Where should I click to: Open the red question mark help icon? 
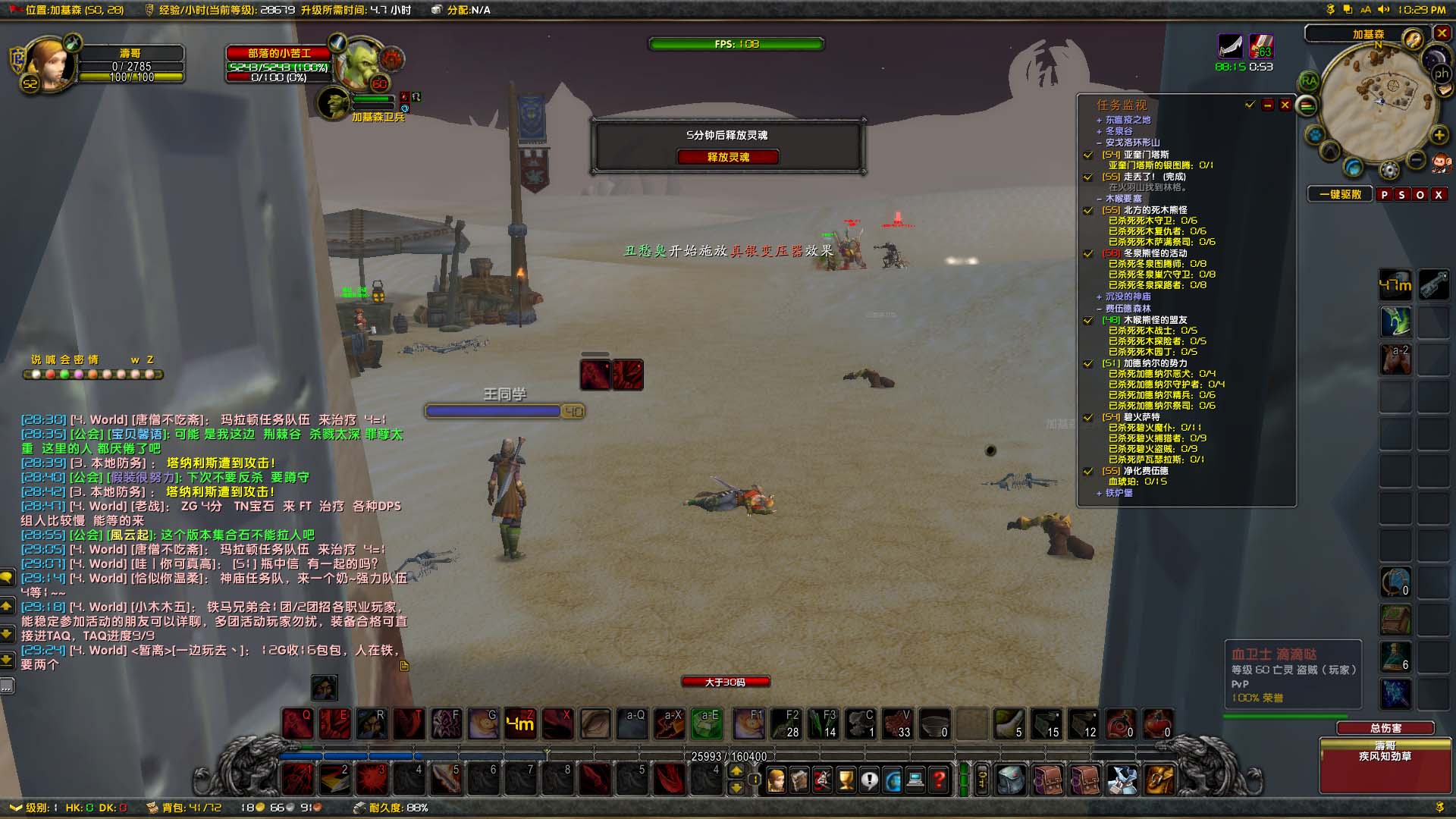tap(938, 780)
